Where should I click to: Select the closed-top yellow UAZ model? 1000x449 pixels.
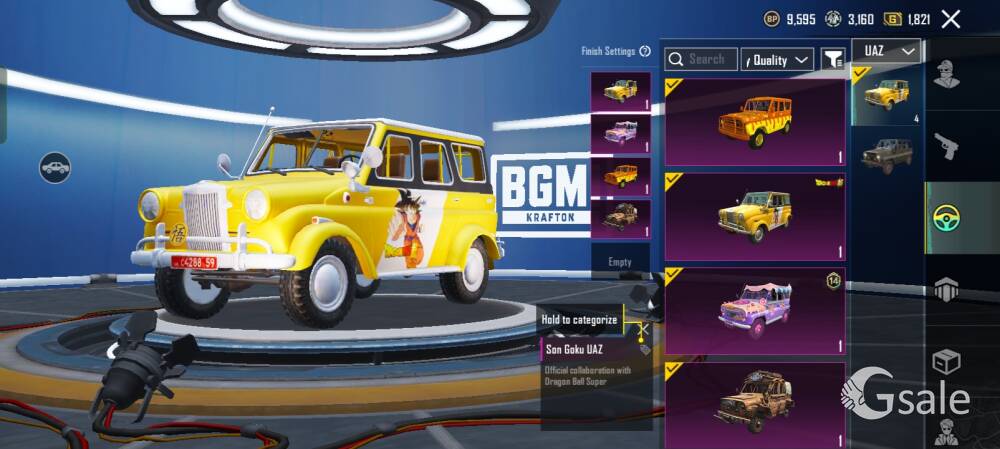[886, 96]
